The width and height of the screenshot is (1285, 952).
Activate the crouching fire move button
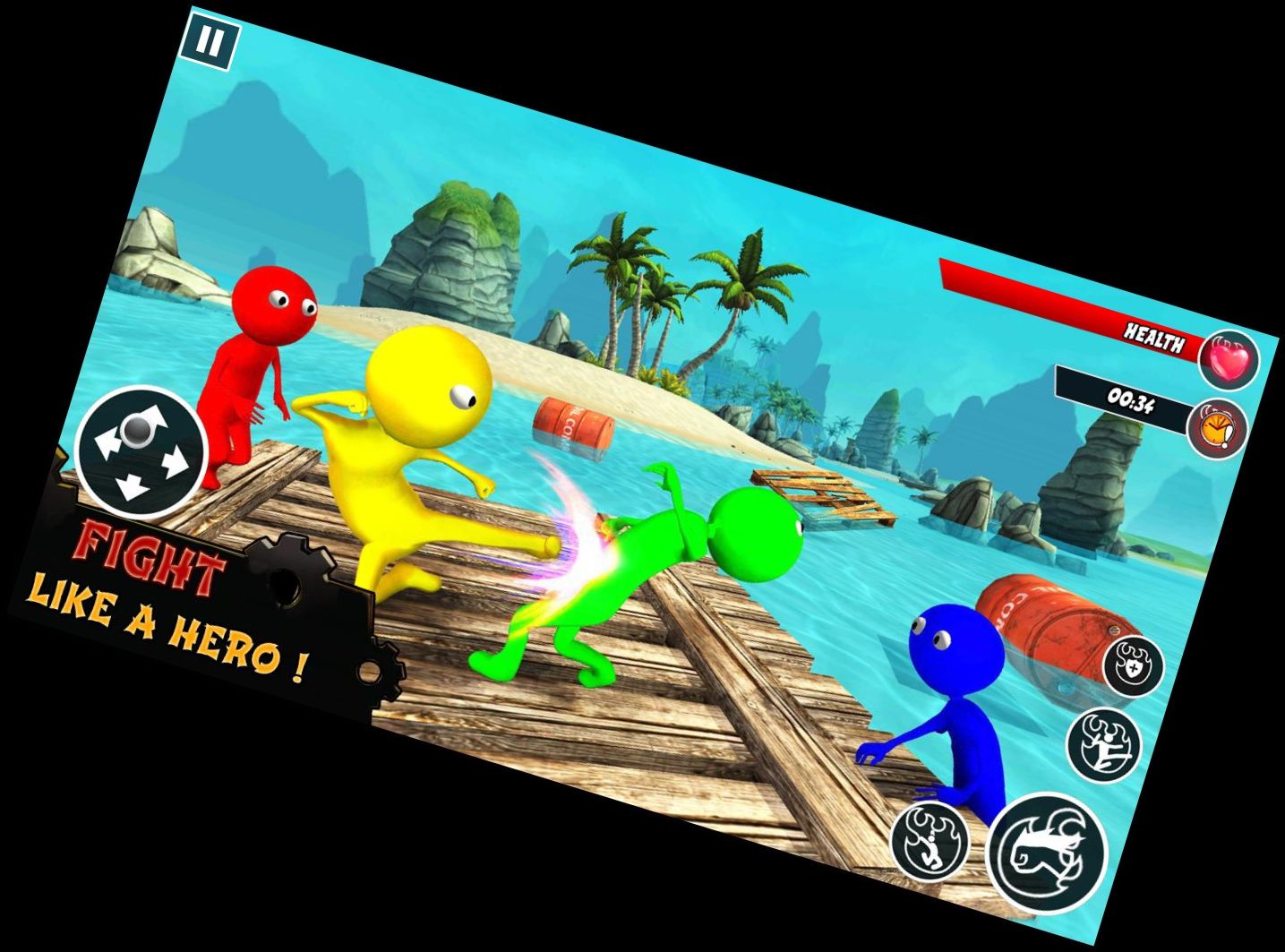(x=931, y=841)
